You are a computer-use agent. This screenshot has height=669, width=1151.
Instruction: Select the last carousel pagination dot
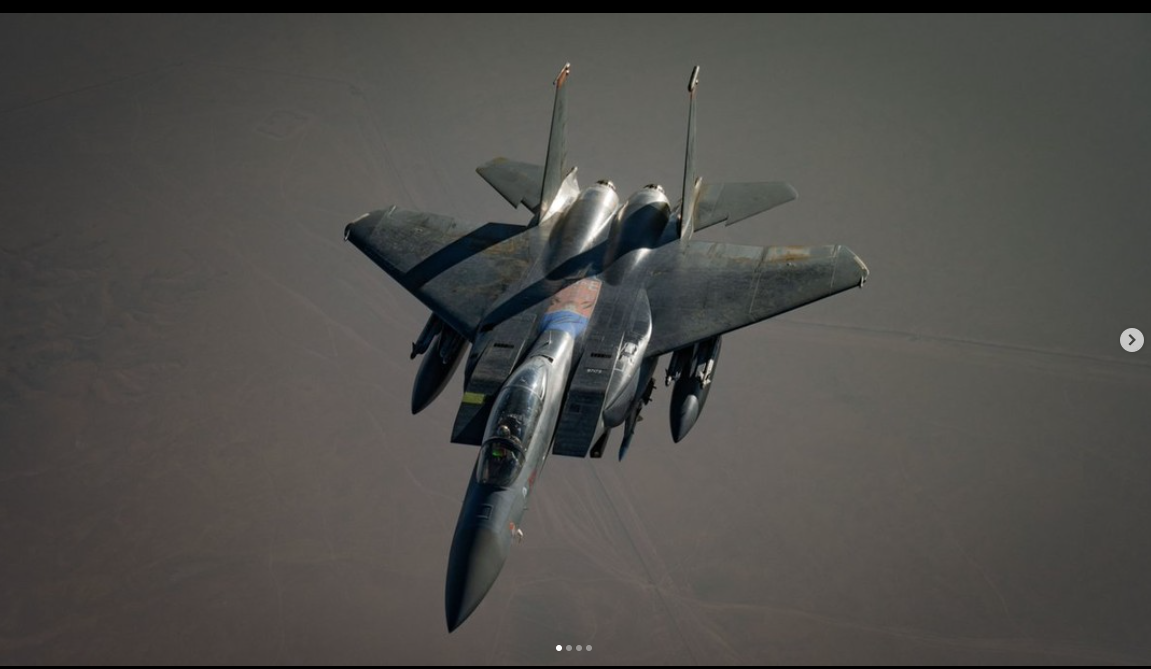tap(589, 648)
